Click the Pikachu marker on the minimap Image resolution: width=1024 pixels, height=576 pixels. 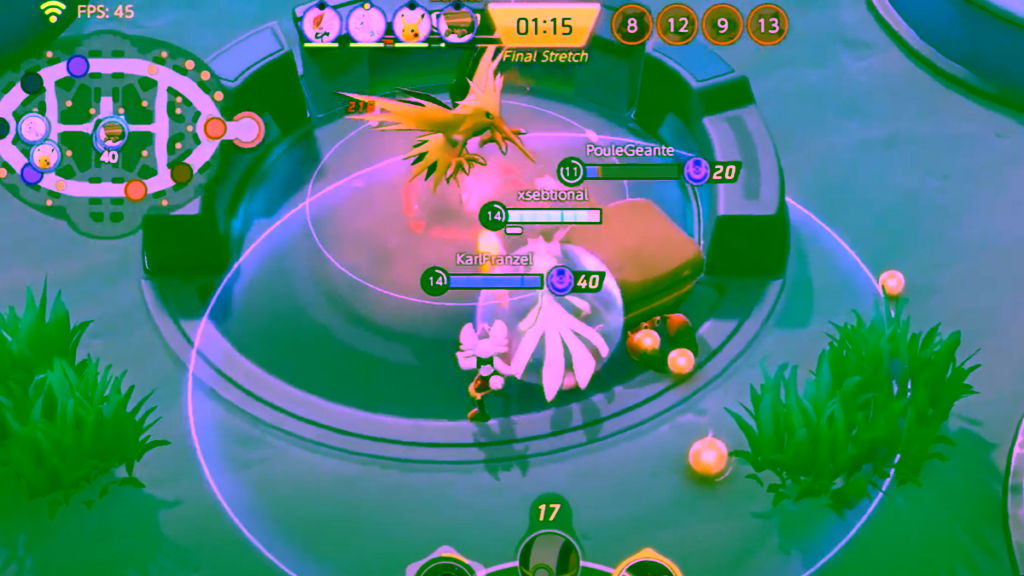43,156
